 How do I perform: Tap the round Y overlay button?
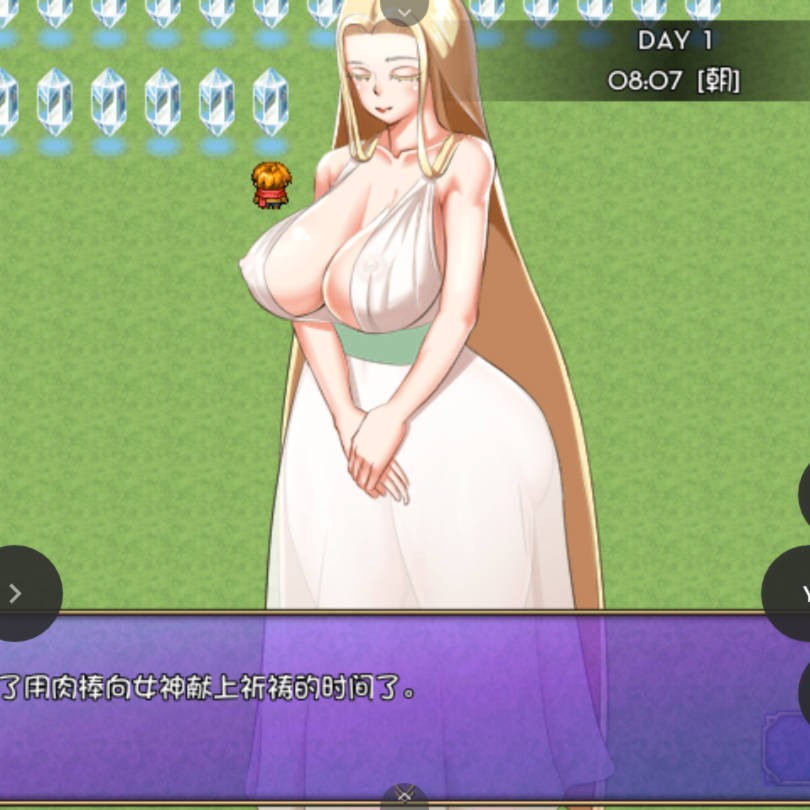click(x=793, y=594)
